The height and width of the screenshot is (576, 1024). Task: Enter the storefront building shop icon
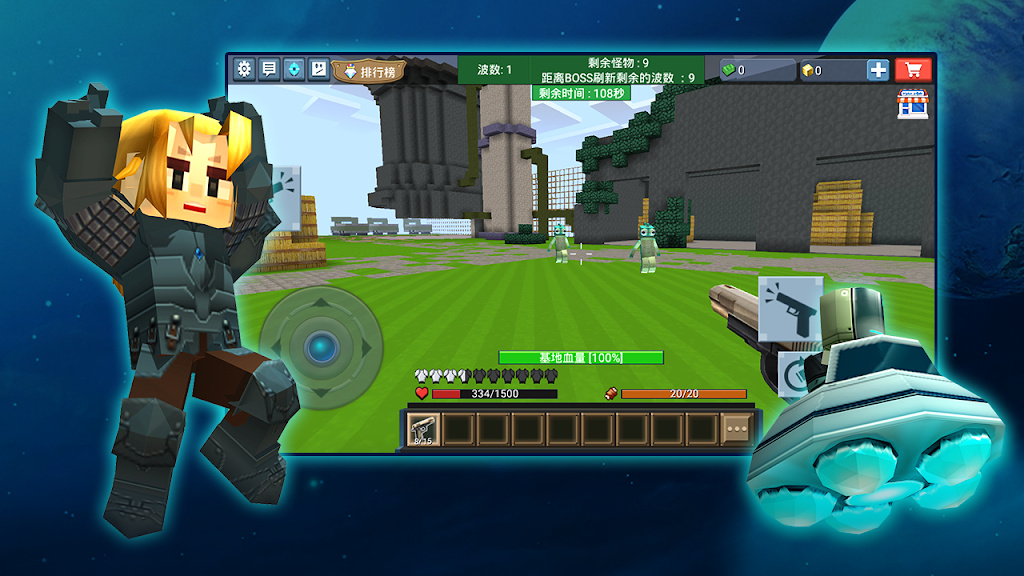[912, 104]
